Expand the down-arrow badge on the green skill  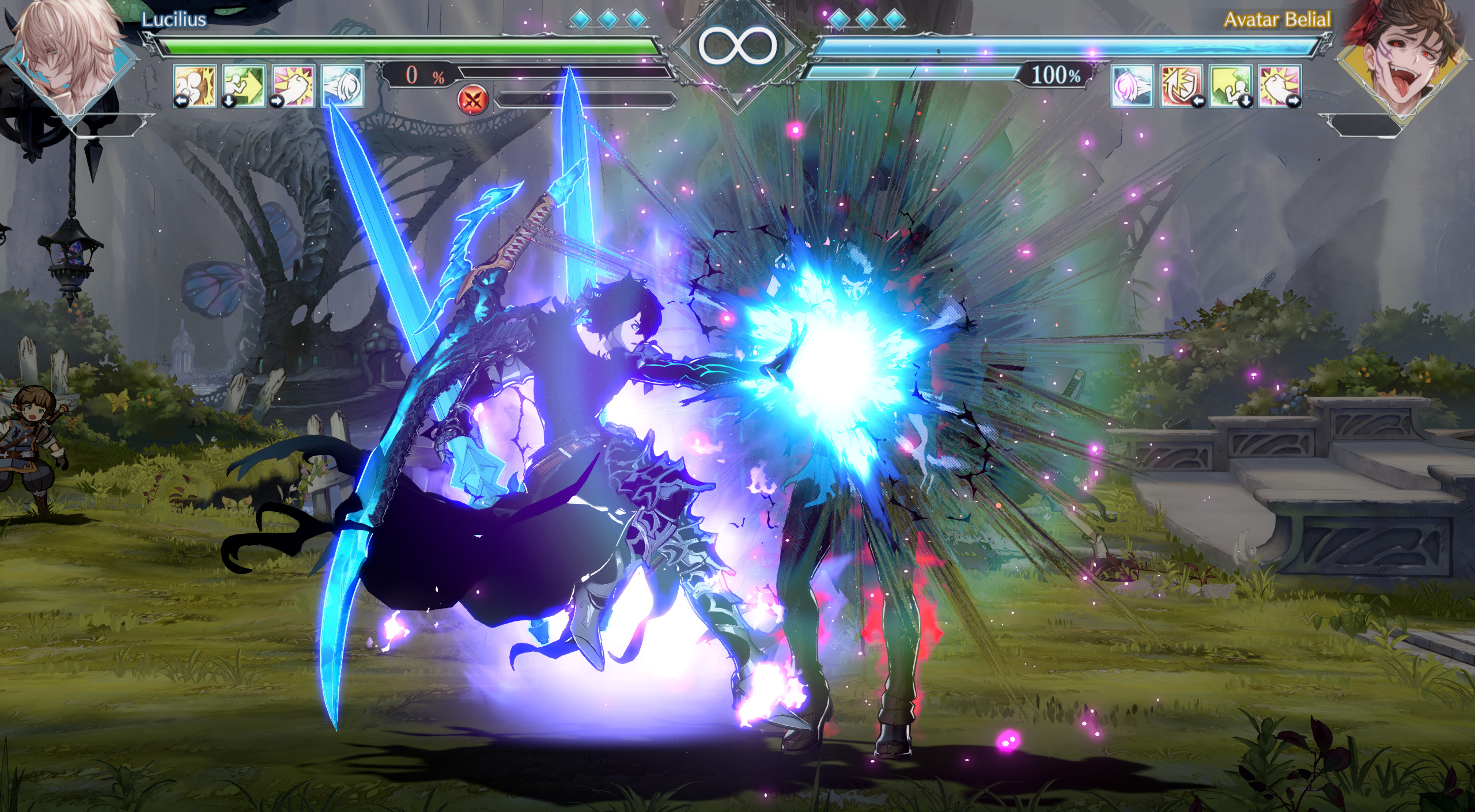[228, 101]
